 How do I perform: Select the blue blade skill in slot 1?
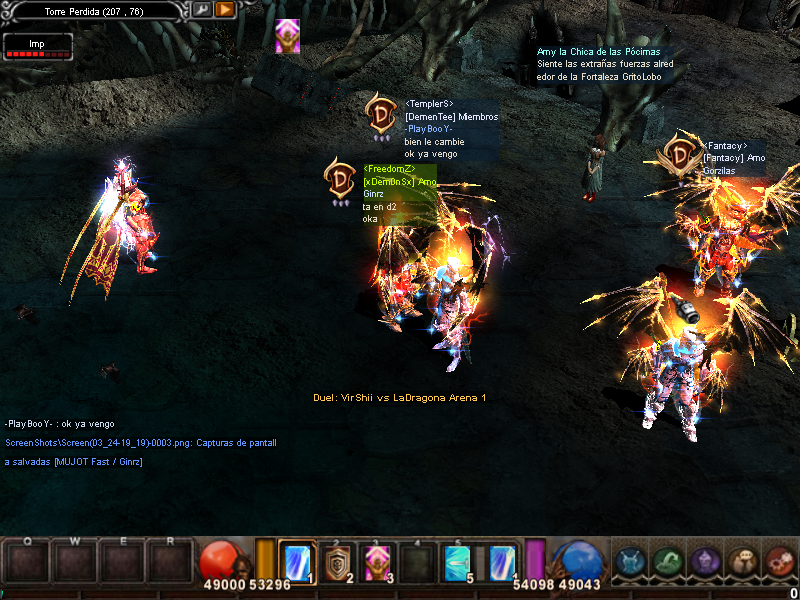tap(298, 561)
